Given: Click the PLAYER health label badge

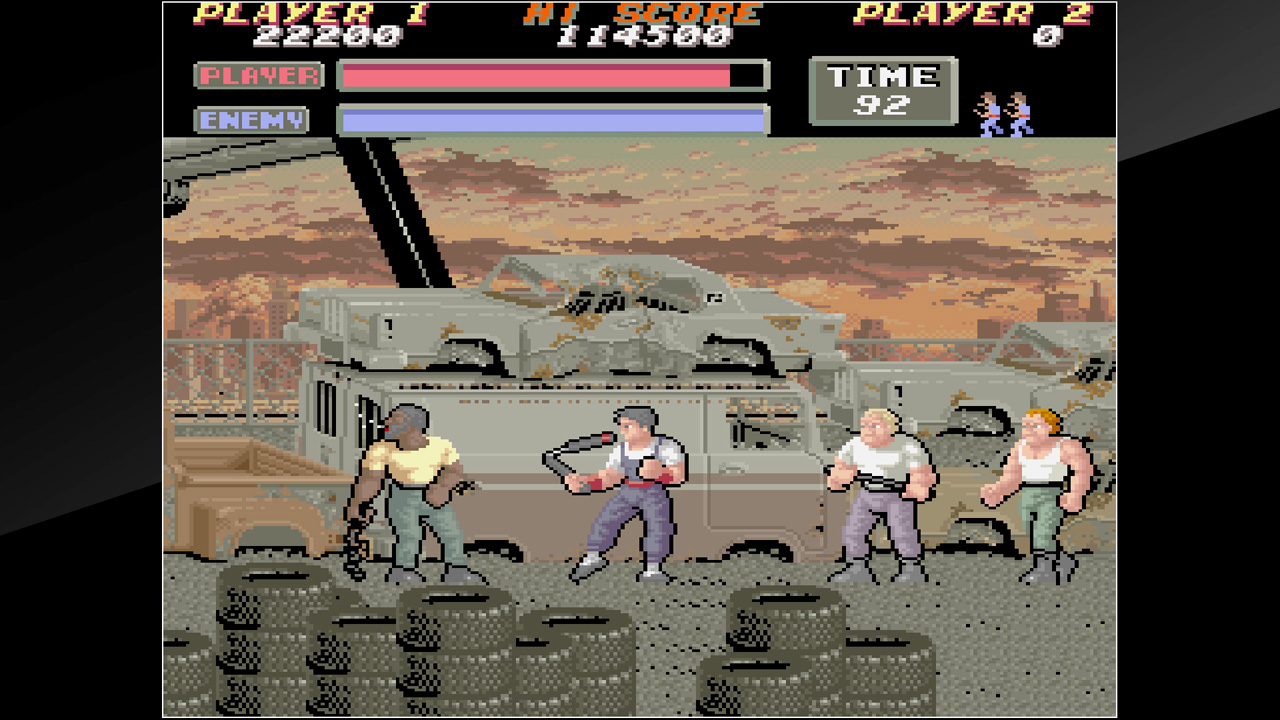Looking at the screenshot, I should click(x=257, y=76).
